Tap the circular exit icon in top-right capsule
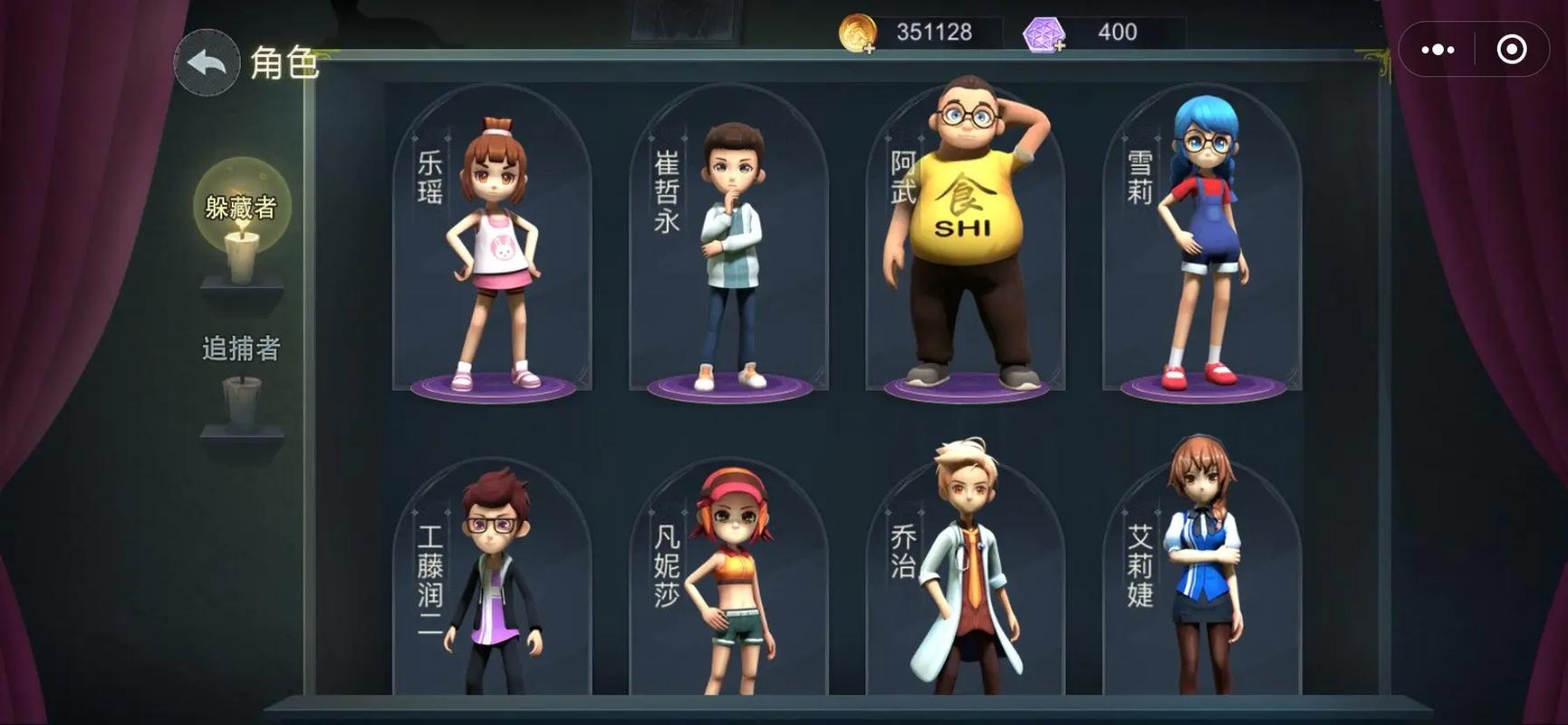 click(x=1511, y=47)
